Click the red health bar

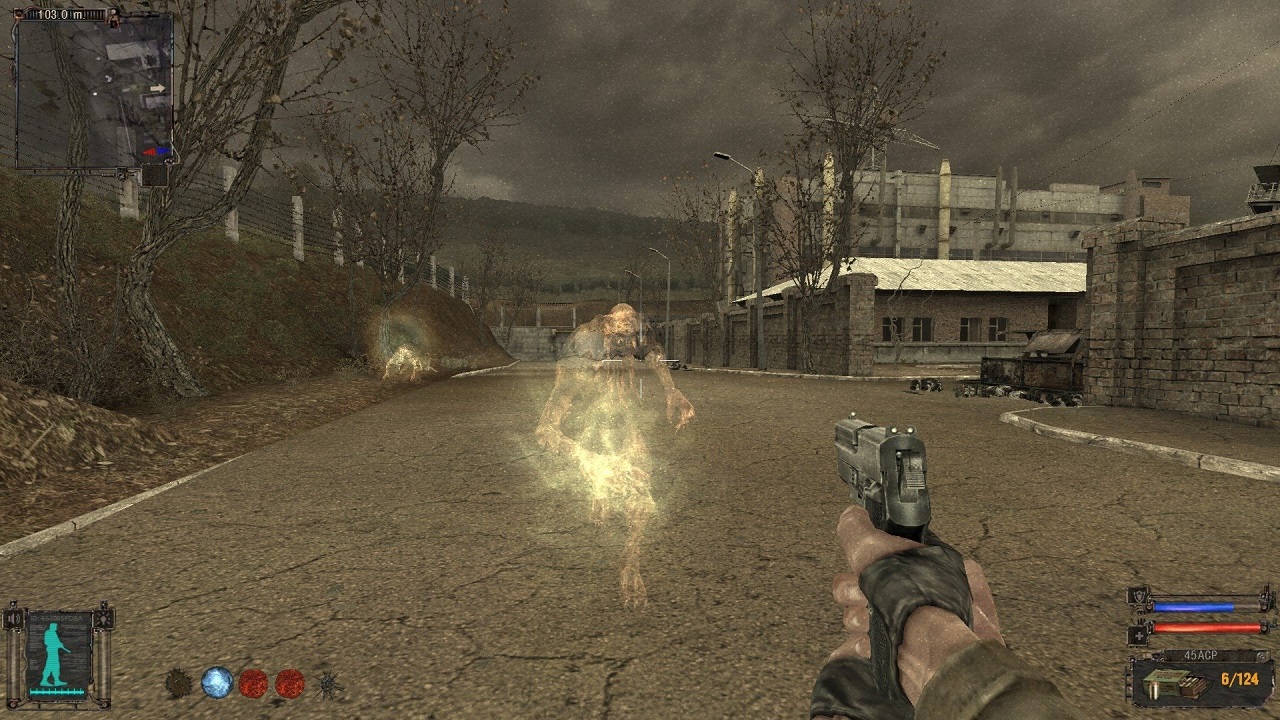coord(1206,627)
